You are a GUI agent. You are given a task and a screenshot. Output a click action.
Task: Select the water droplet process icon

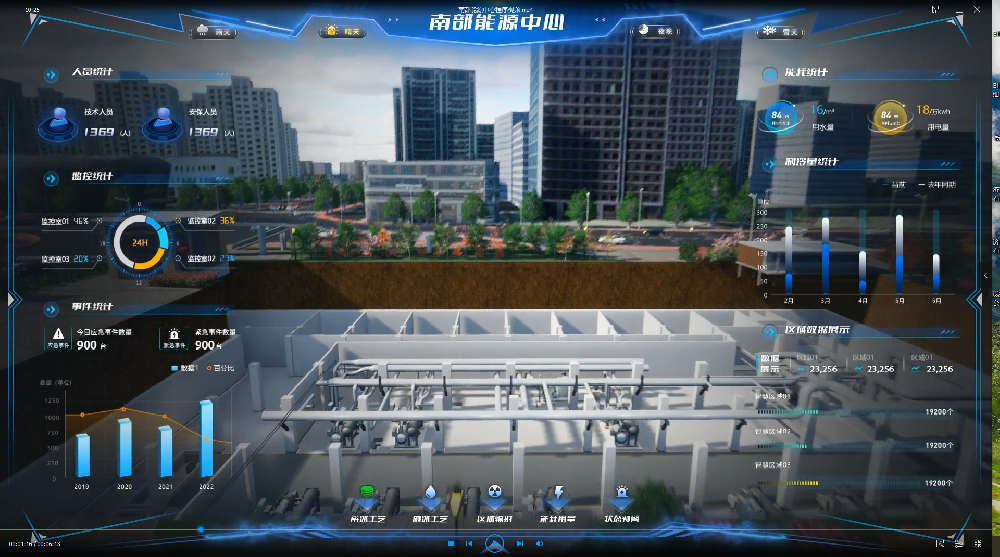point(429,498)
